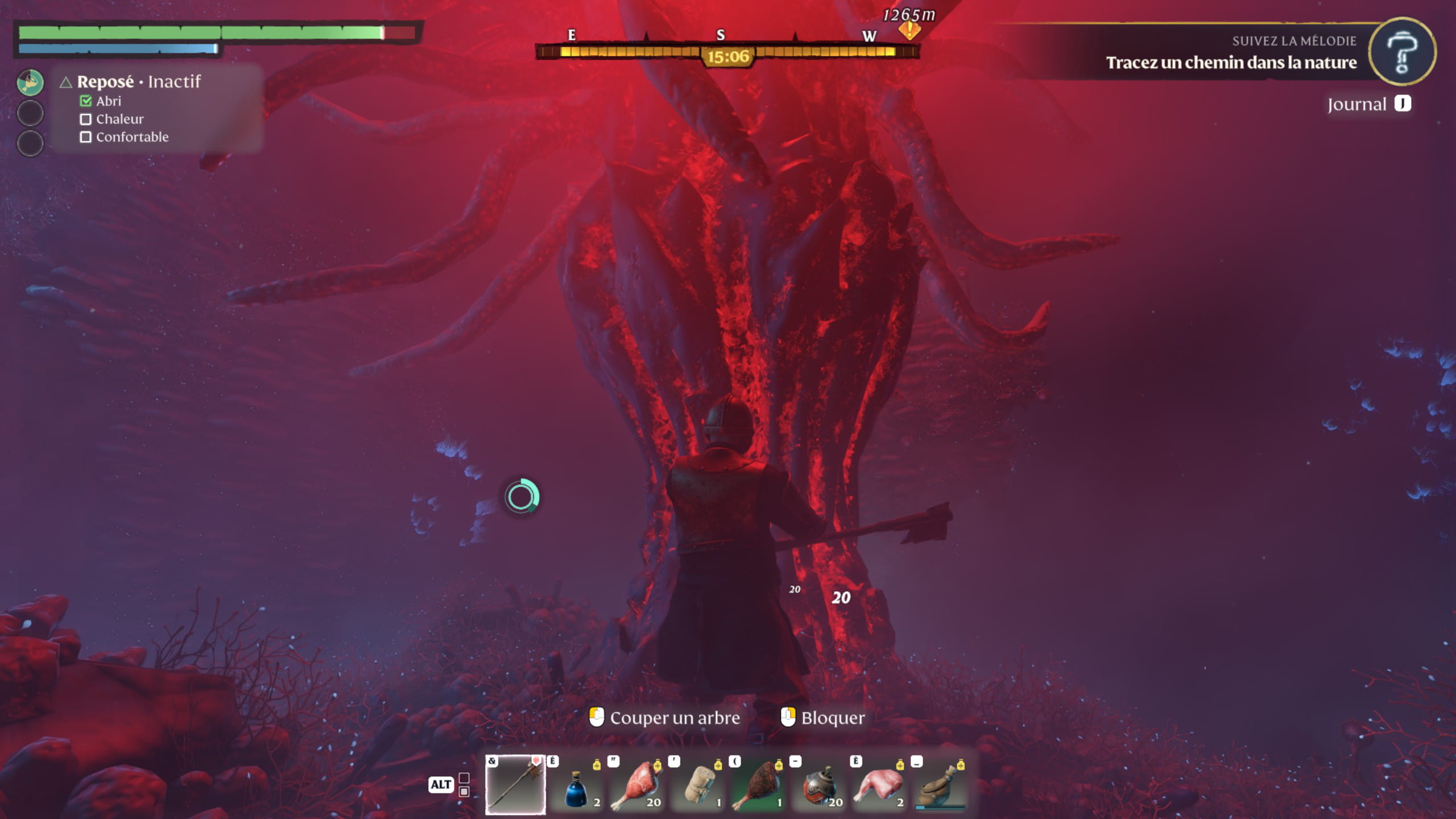1456x819 pixels.
Task: Click the compass time display 15:06
Action: pos(728,56)
